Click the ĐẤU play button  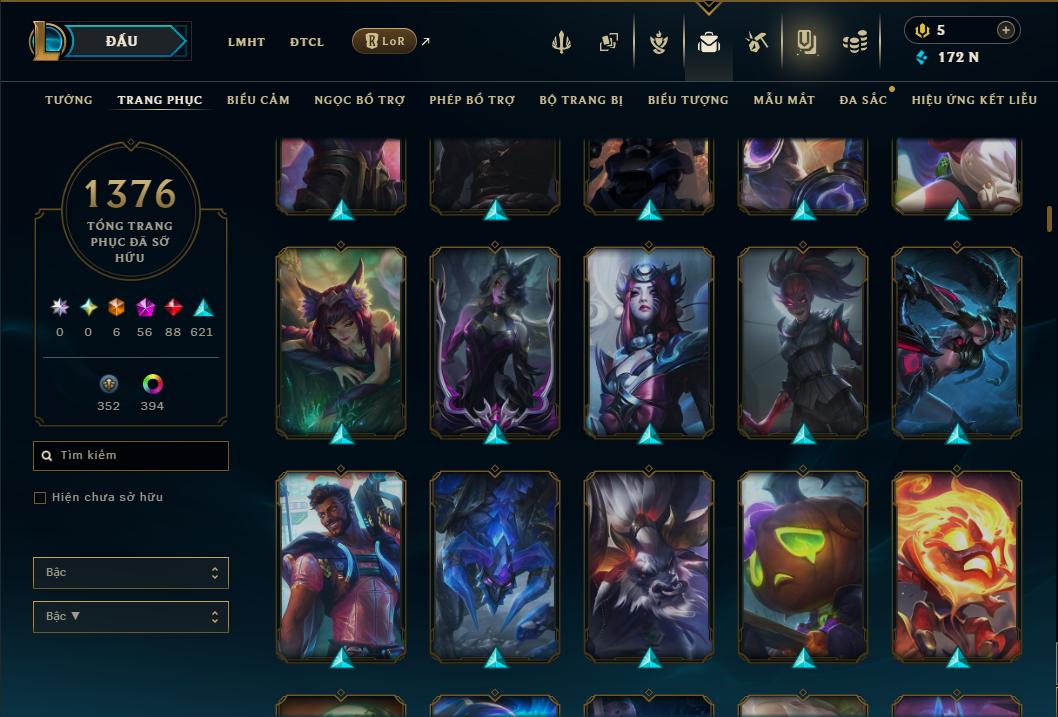[x=122, y=41]
